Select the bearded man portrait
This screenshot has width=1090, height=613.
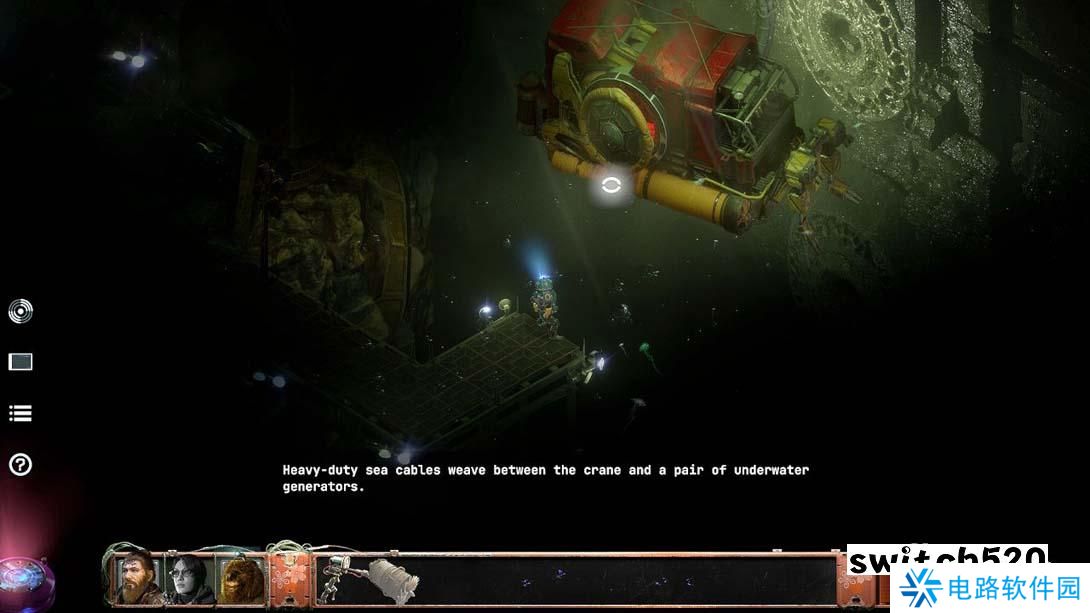(136, 578)
